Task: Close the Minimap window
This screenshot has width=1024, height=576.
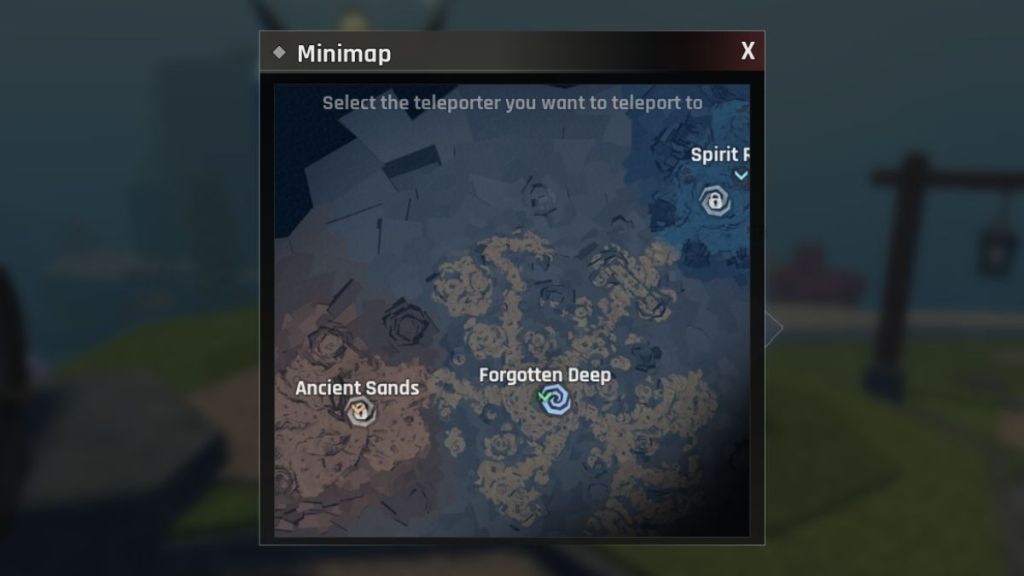Action: [747, 52]
